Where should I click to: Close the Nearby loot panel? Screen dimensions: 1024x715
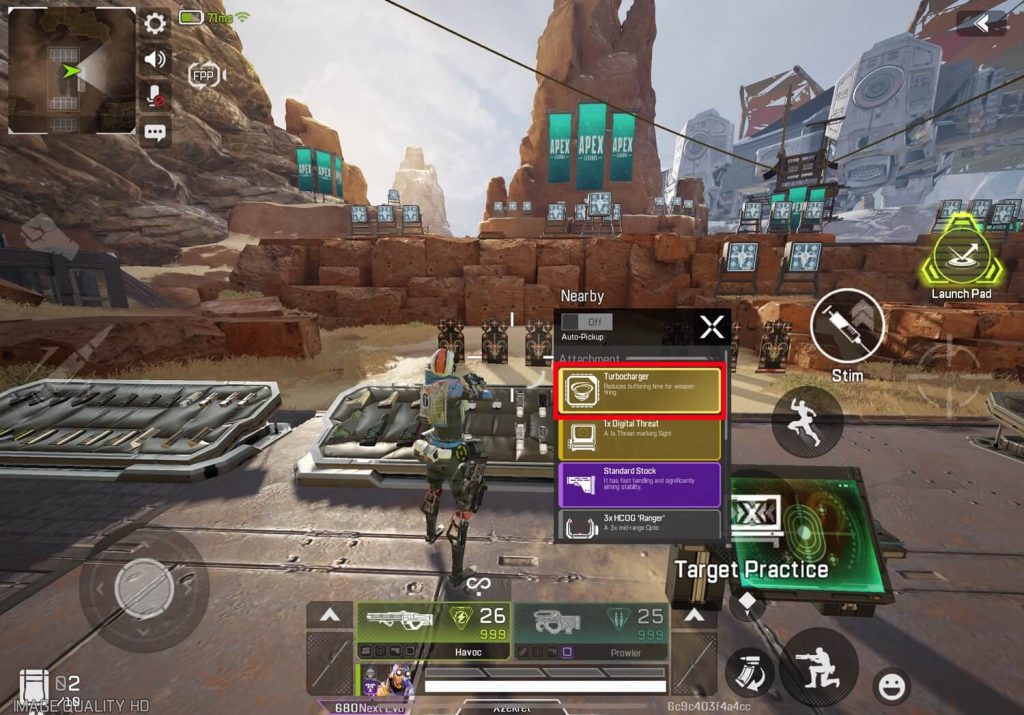click(x=712, y=326)
